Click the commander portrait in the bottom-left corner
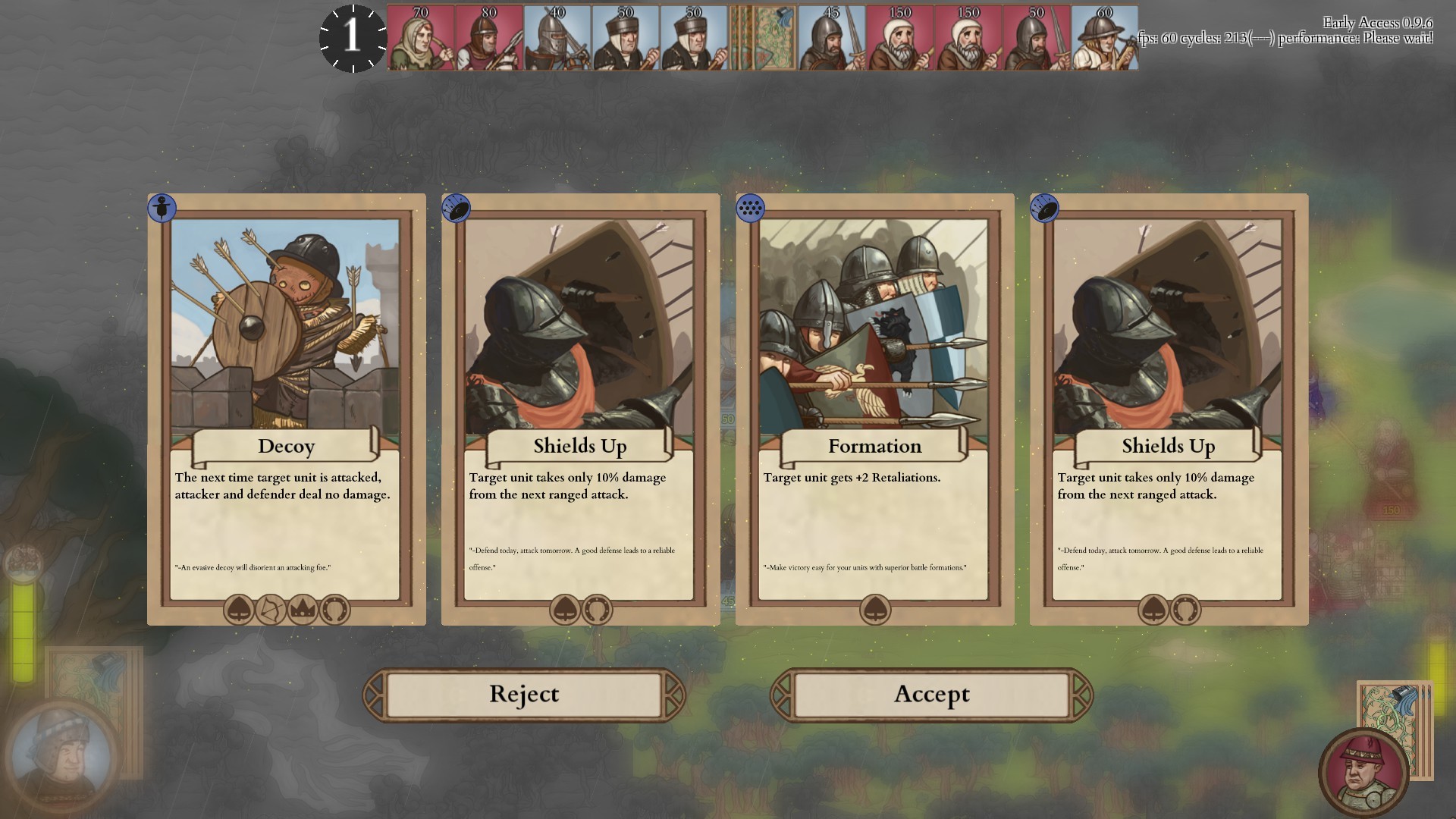1456x819 pixels. (x=58, y=752)
